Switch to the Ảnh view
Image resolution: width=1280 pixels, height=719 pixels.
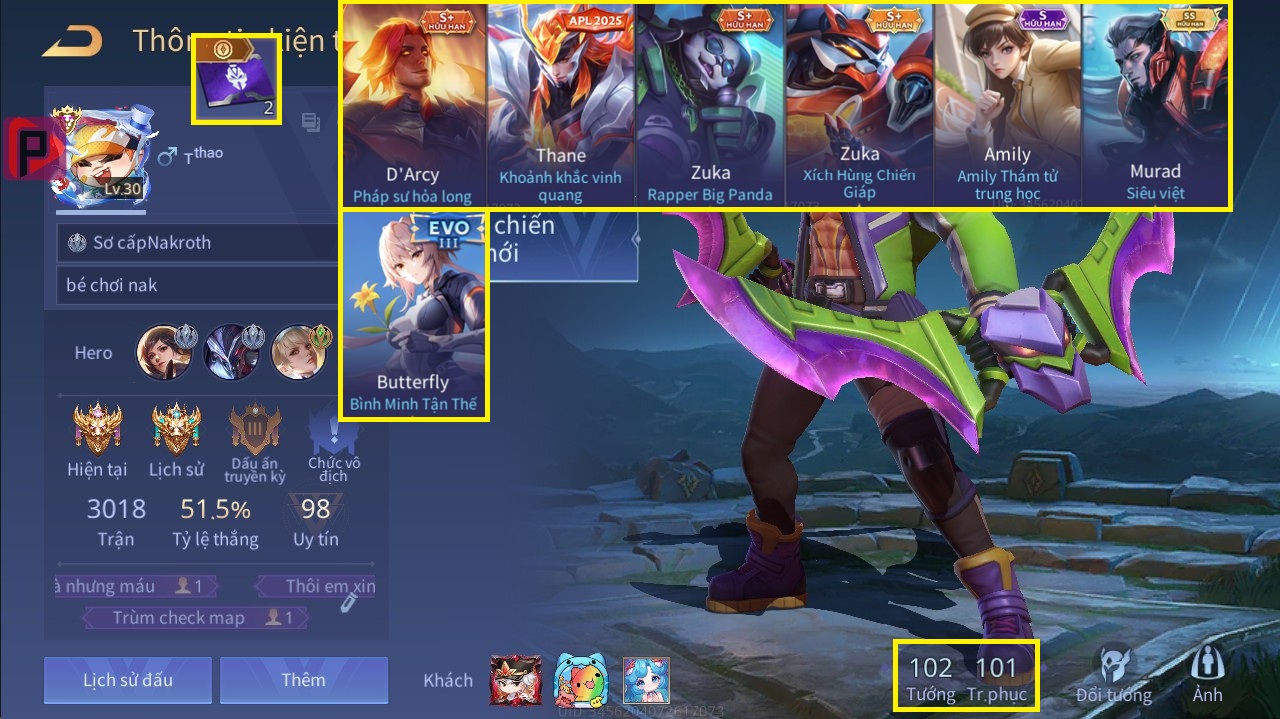(1208, 676)
